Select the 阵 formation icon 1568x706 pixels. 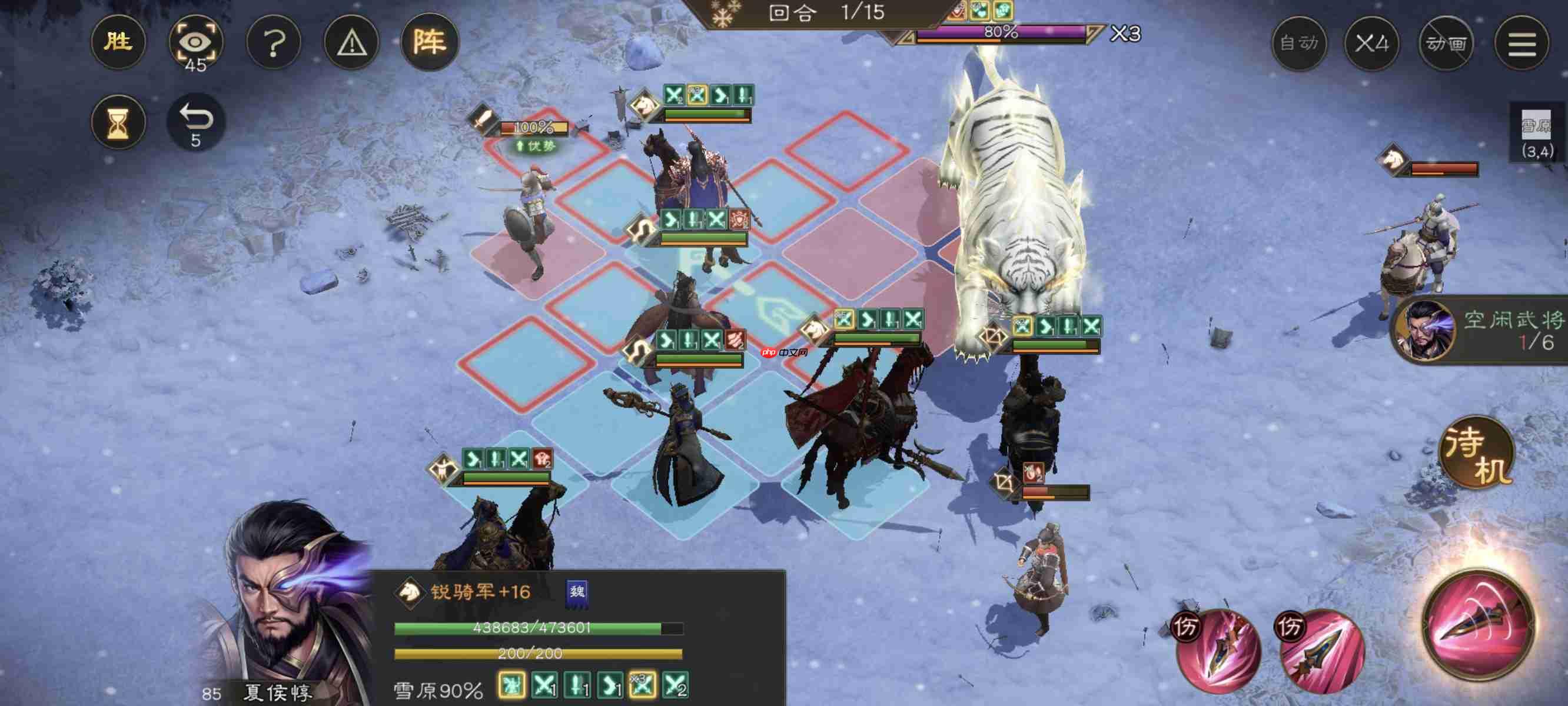(431, 41)
